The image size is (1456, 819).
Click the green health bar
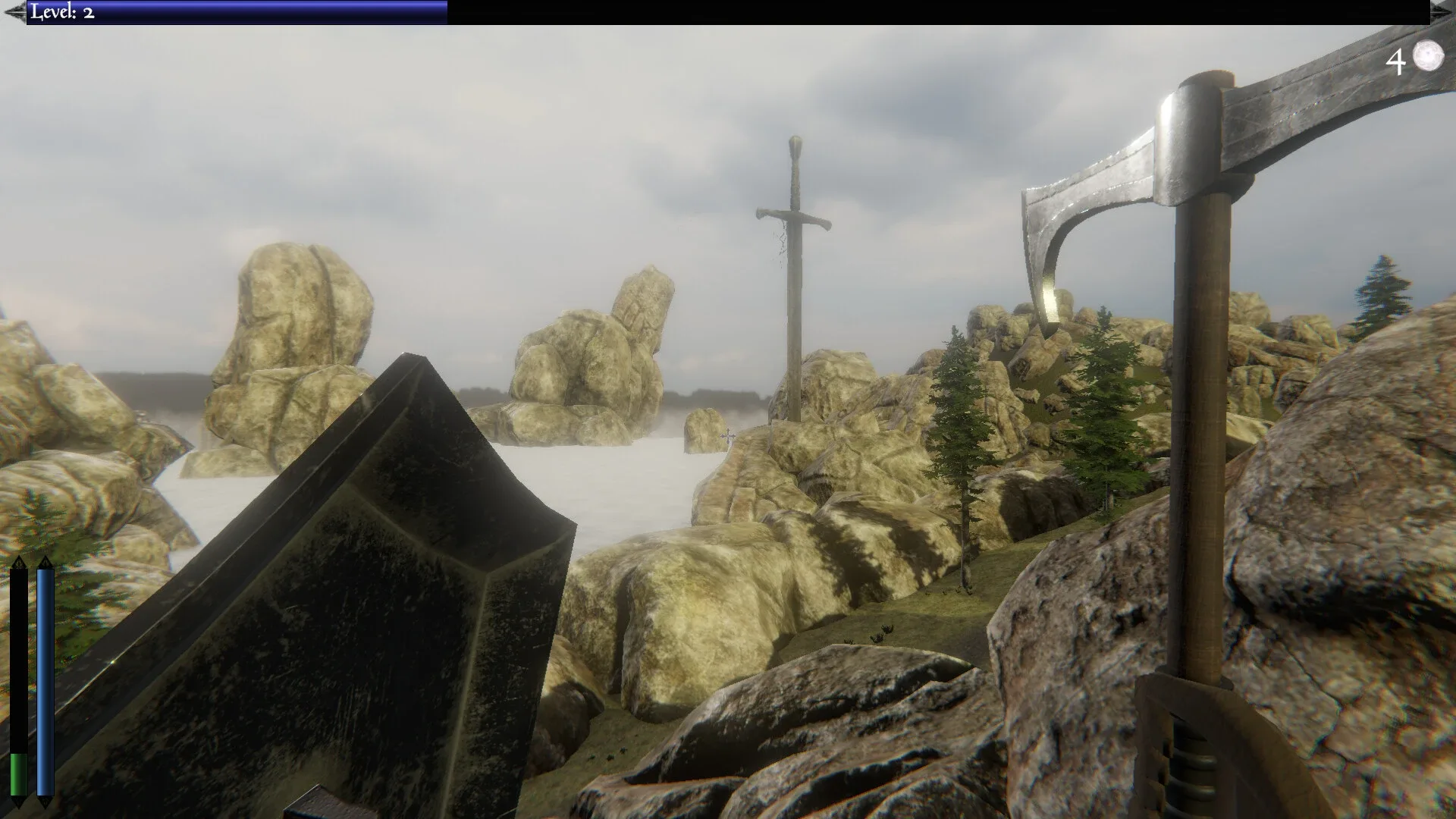(18, 770)
